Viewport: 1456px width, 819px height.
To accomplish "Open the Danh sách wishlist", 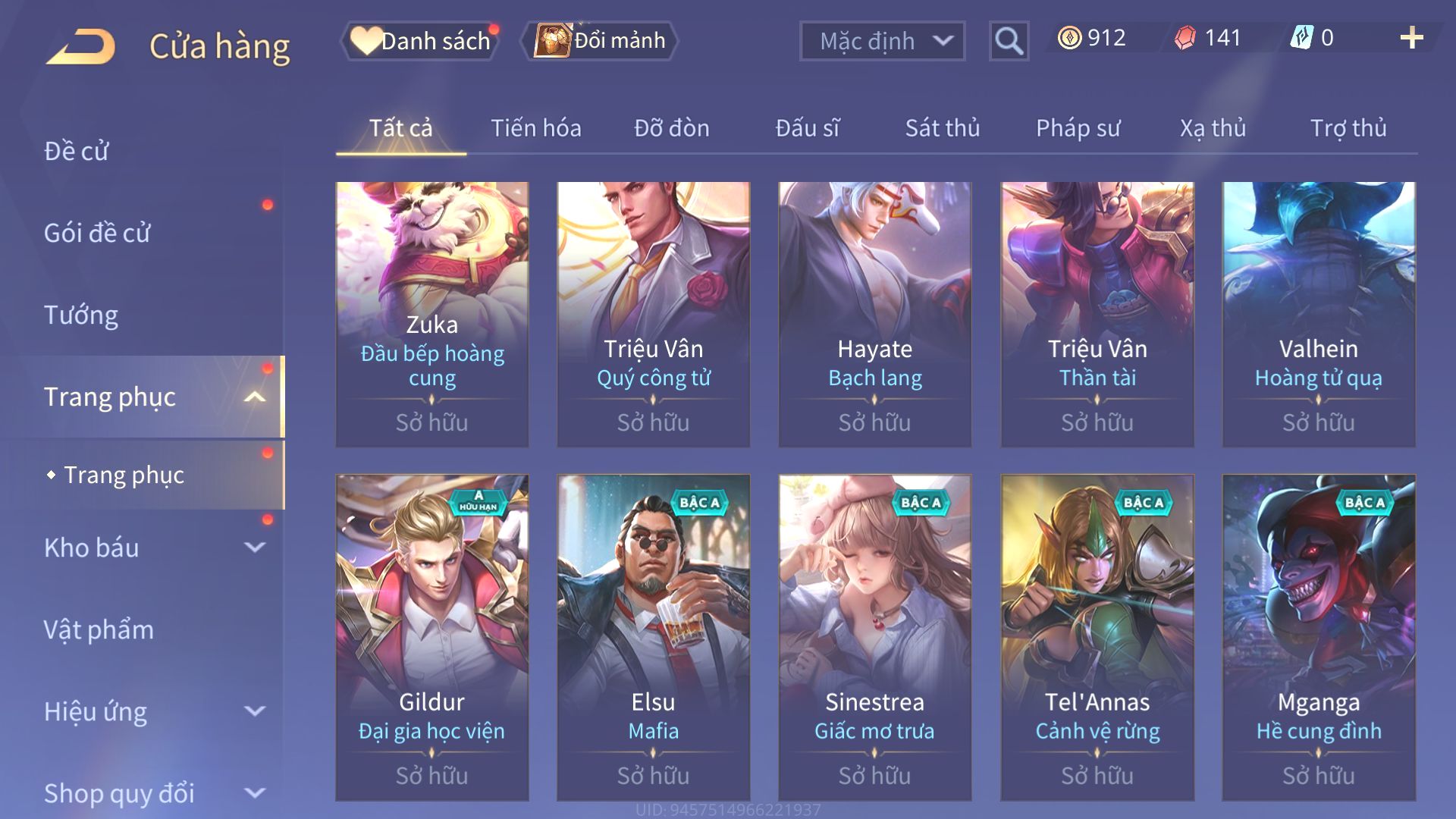I will pyautogui.click(x=422, y=41).
